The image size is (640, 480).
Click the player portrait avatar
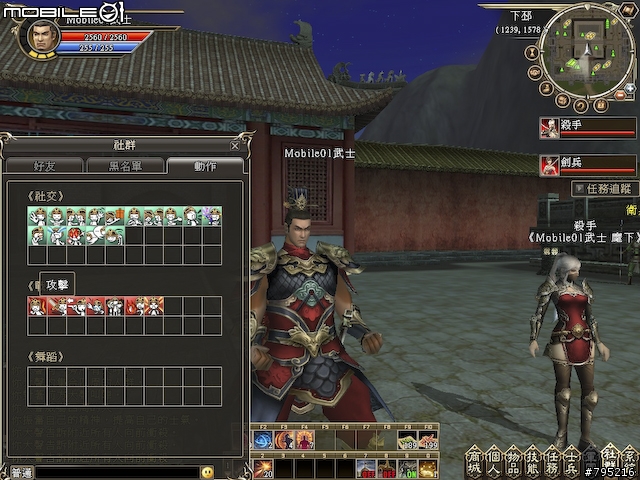pos(38,37)
